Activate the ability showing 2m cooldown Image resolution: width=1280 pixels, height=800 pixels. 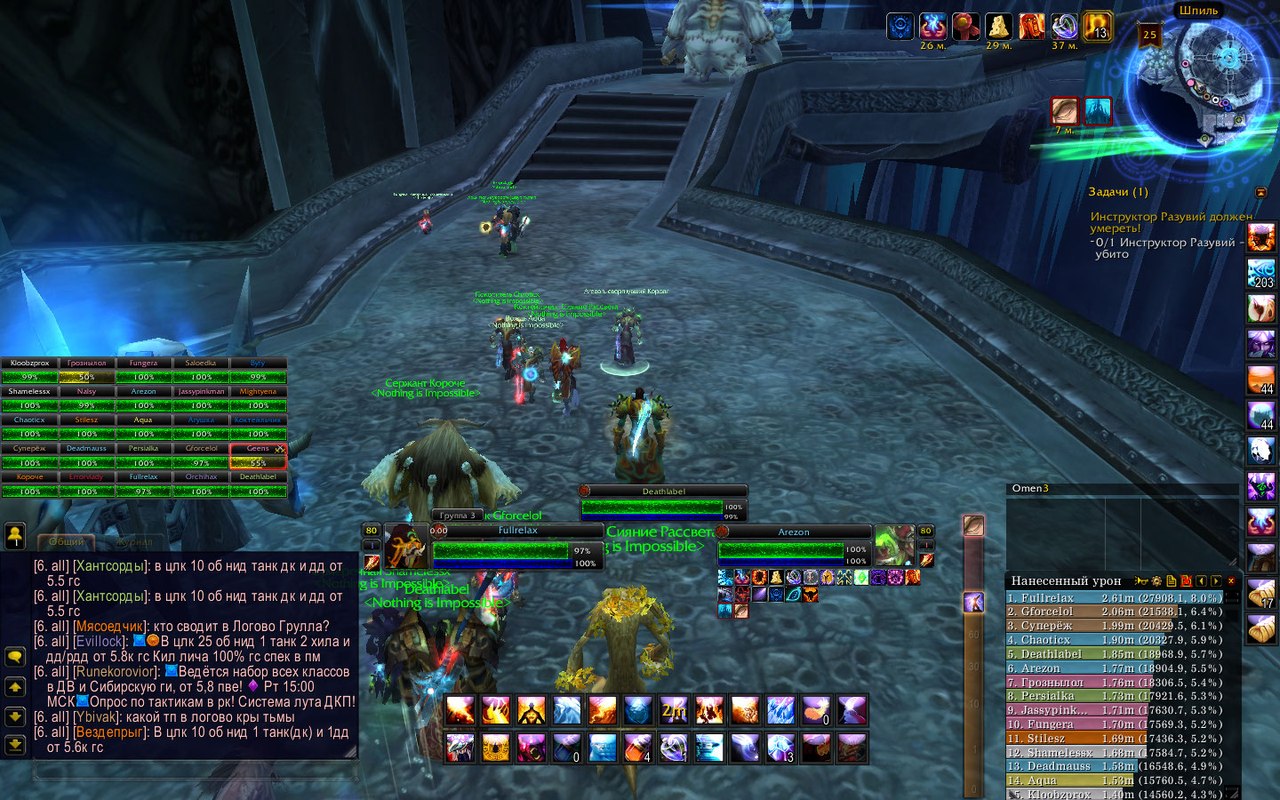click(x=674, y=710)
